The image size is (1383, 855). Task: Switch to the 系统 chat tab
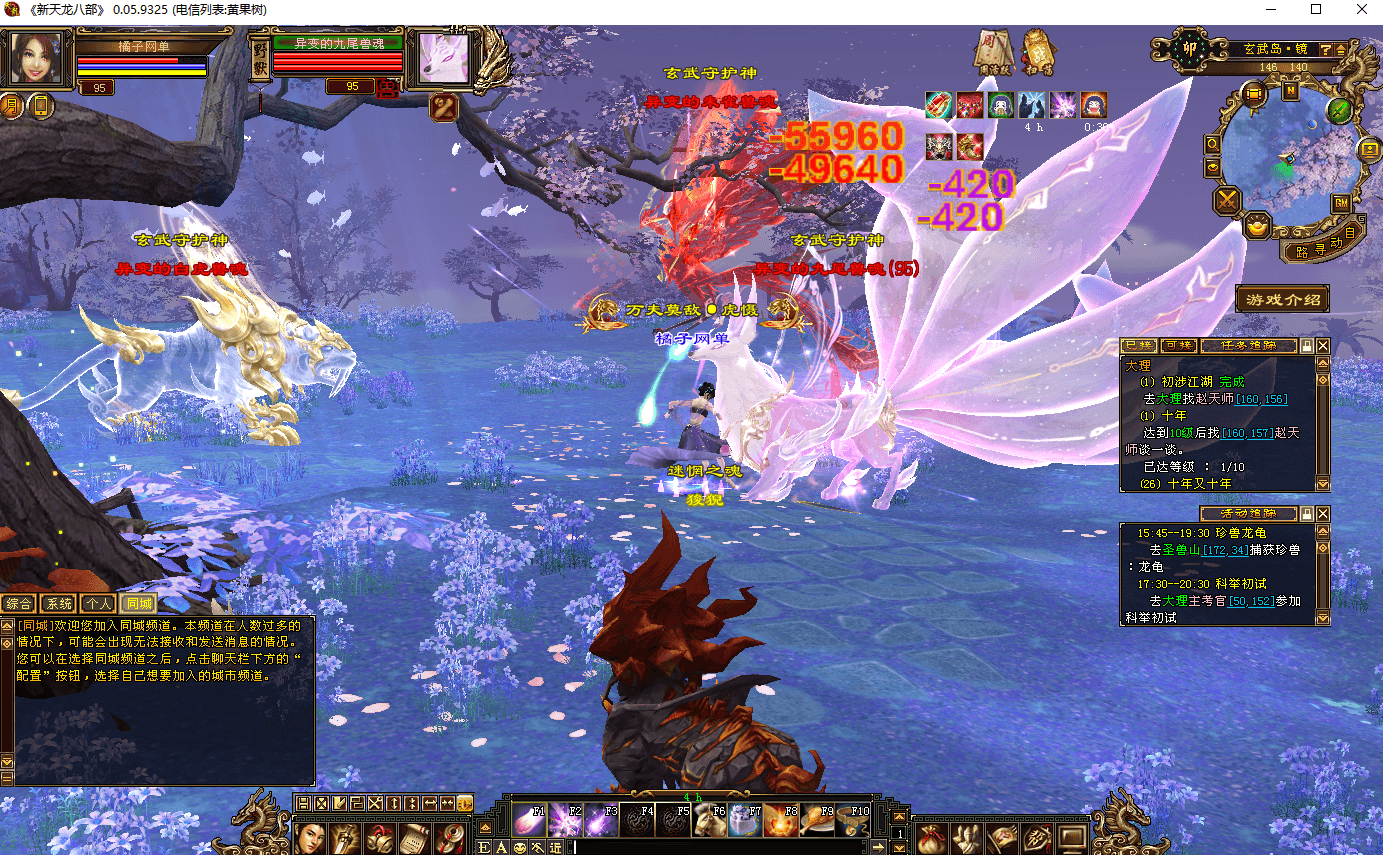[59, 603]
